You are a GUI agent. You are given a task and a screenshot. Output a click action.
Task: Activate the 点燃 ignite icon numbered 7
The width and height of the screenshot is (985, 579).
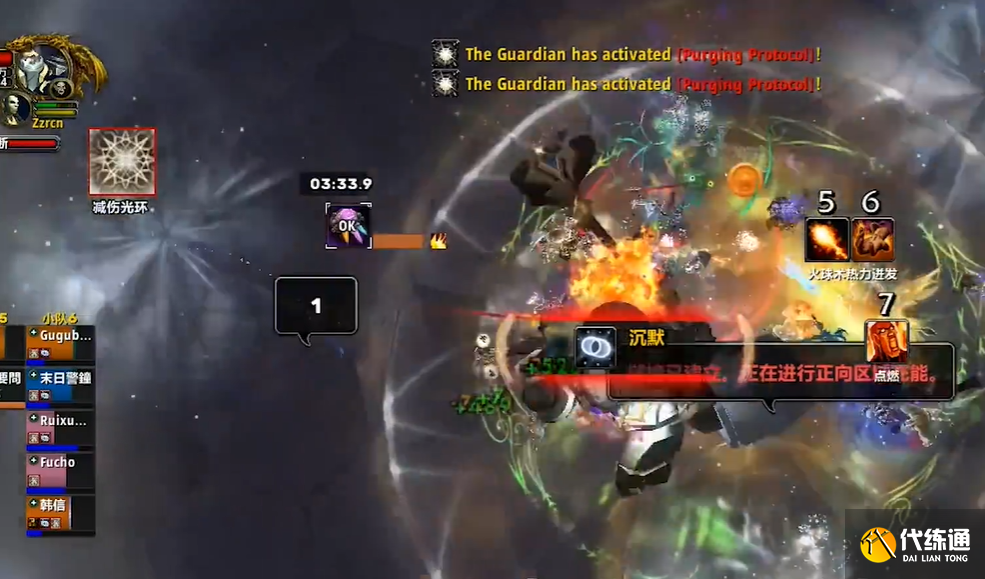pyautogui.click(x=886, y=342)
